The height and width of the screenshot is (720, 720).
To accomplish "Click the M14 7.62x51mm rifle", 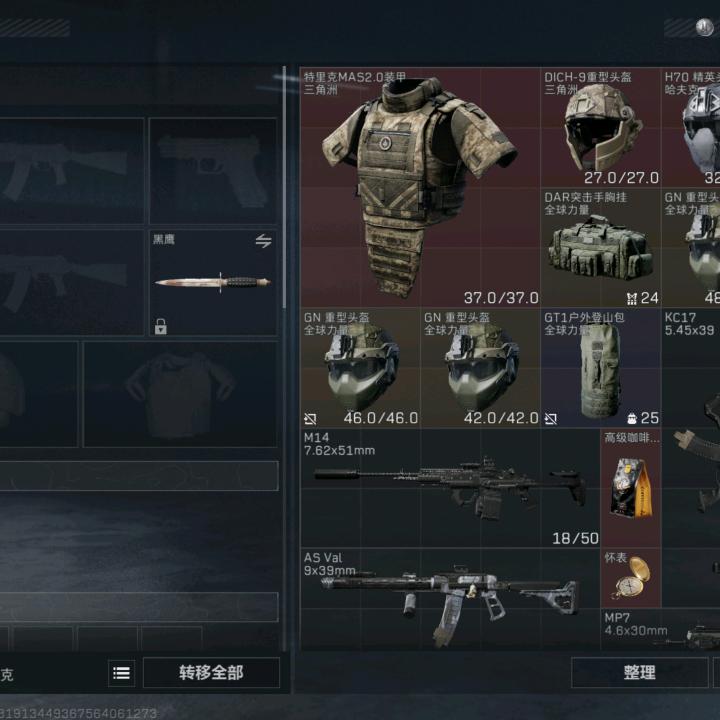I will (450, 488).
